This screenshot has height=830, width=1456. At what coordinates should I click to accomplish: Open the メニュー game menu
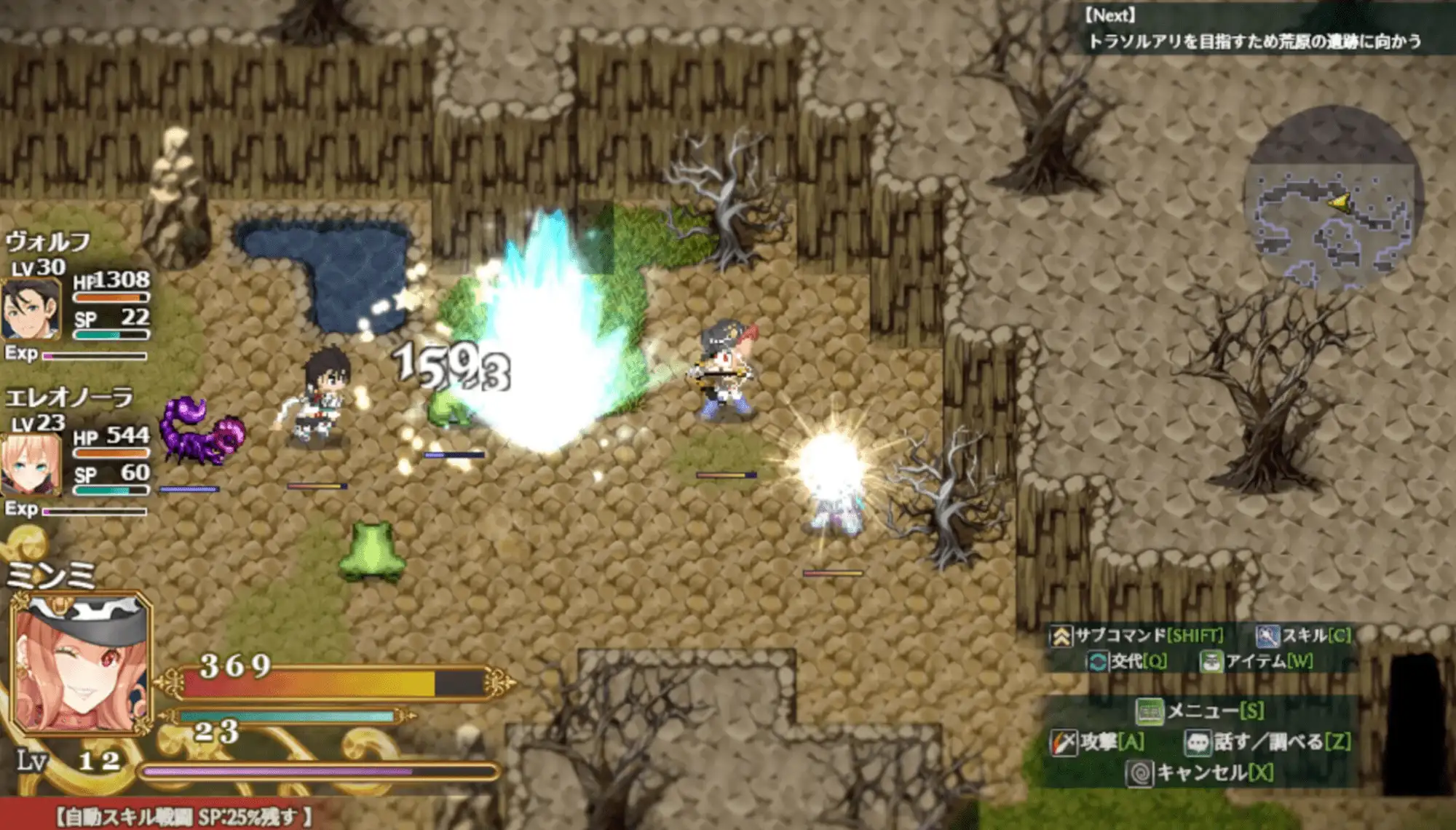click(x=1200, y=710)
